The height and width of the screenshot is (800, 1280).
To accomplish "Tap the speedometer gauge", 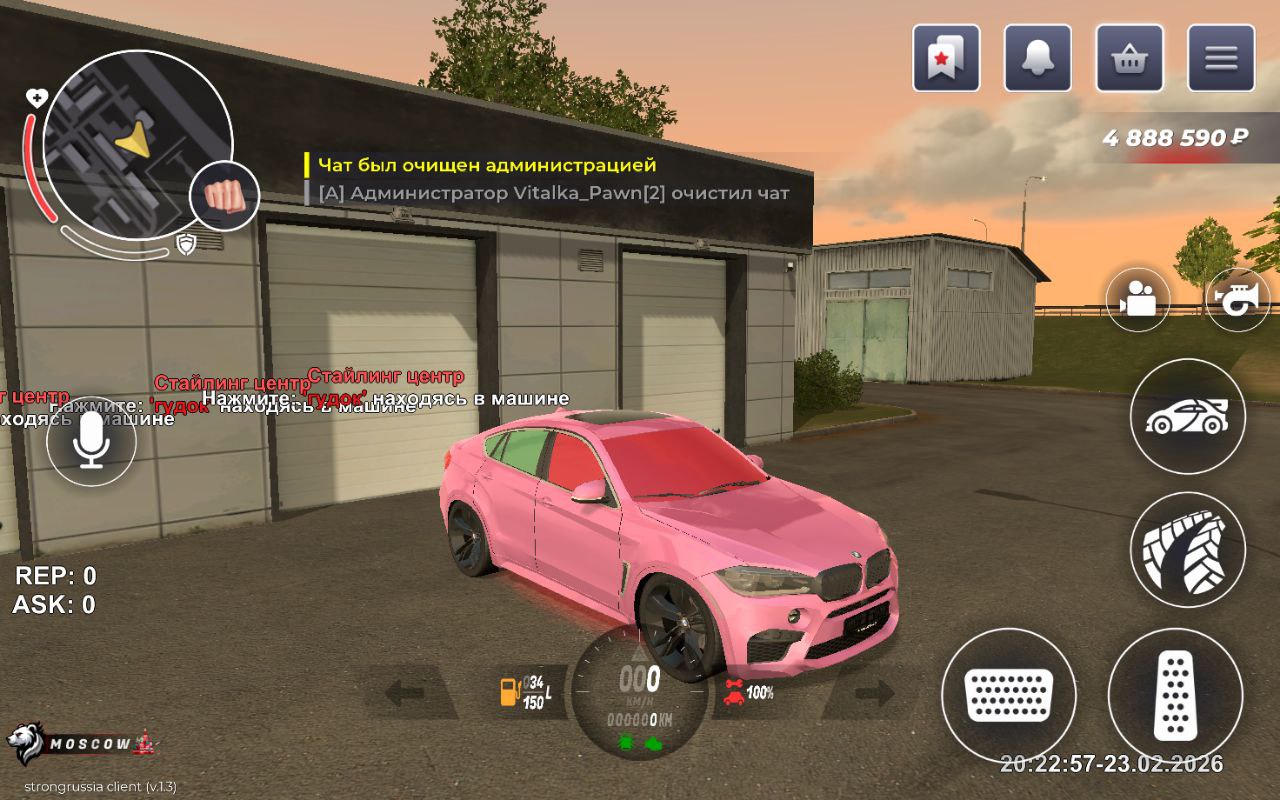I will click(640, 692).
